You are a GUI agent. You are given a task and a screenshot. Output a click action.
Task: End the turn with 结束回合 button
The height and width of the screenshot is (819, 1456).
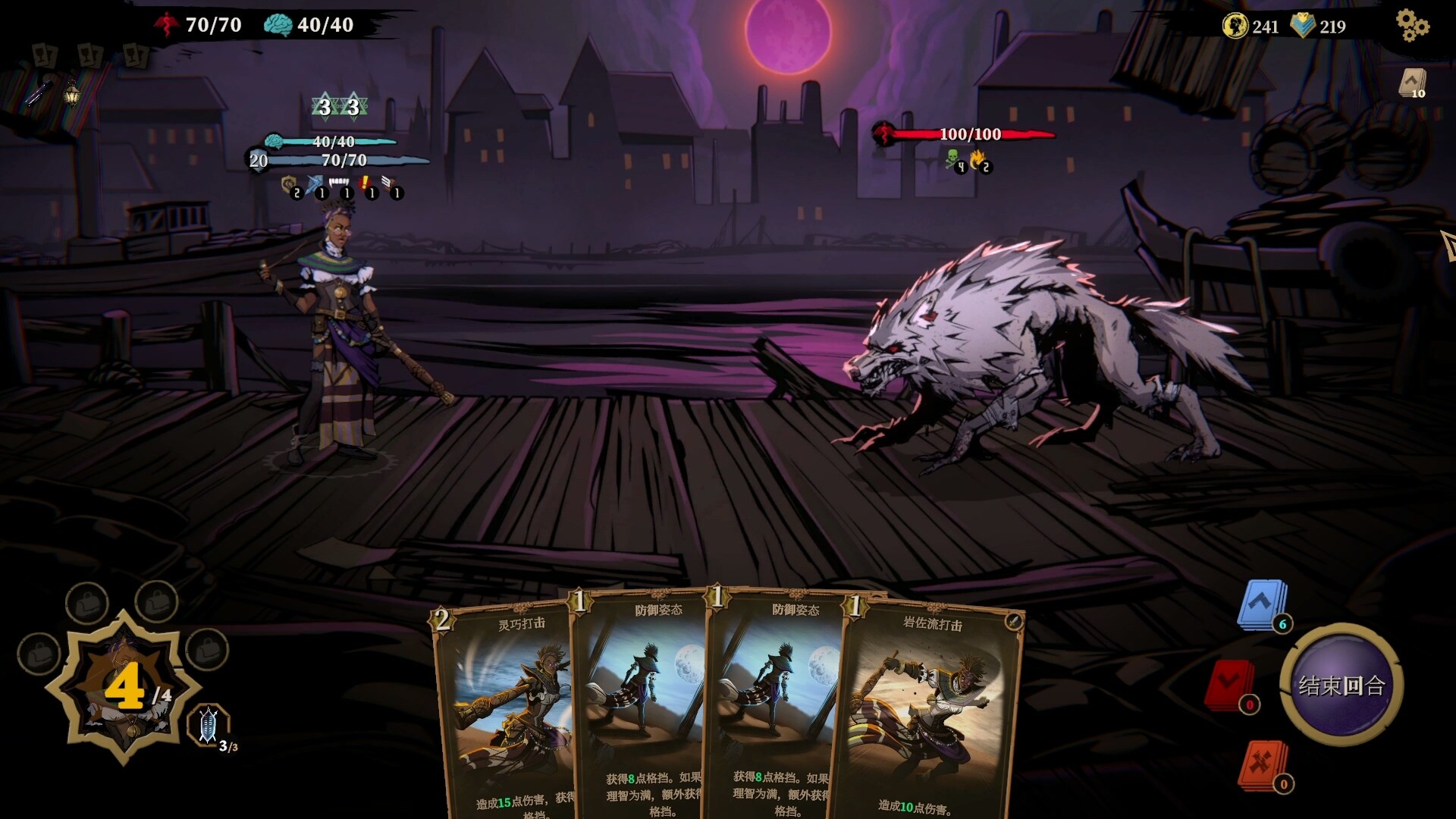tap(1341, 685)
